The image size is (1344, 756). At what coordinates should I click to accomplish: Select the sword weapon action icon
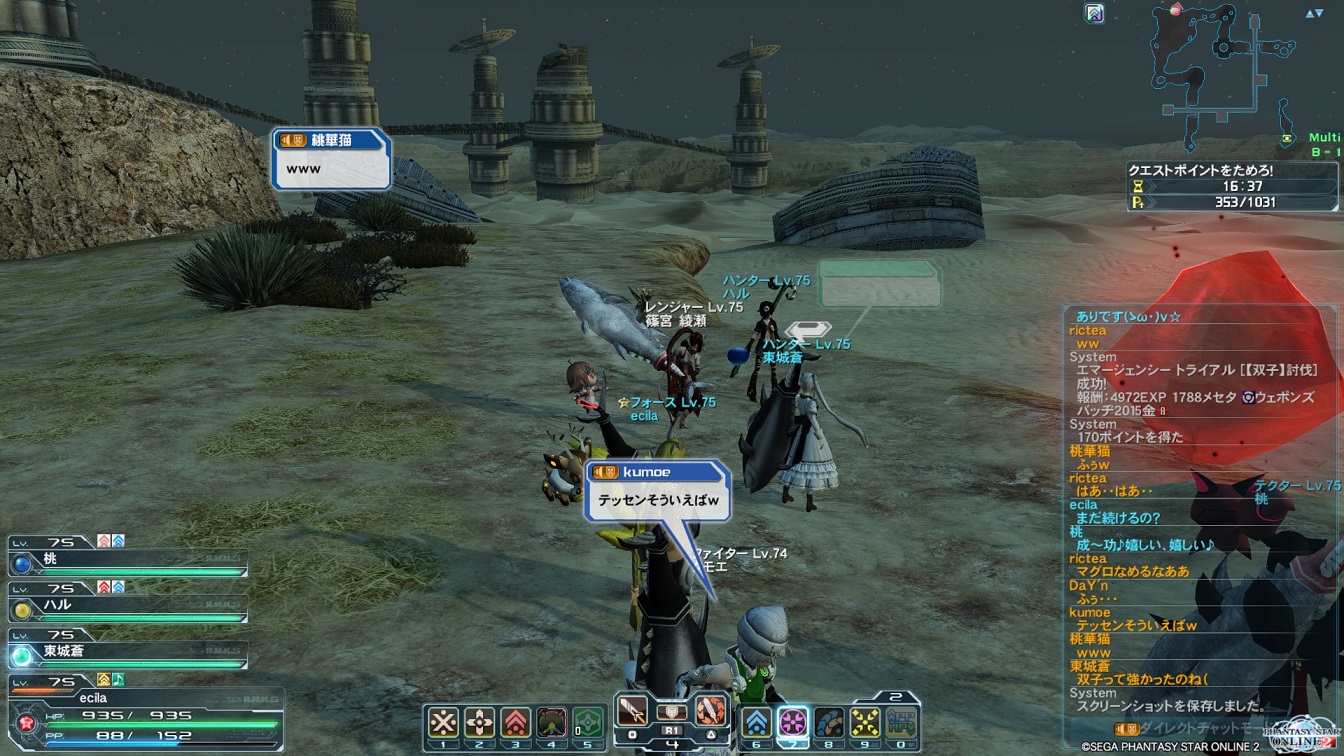633,710
